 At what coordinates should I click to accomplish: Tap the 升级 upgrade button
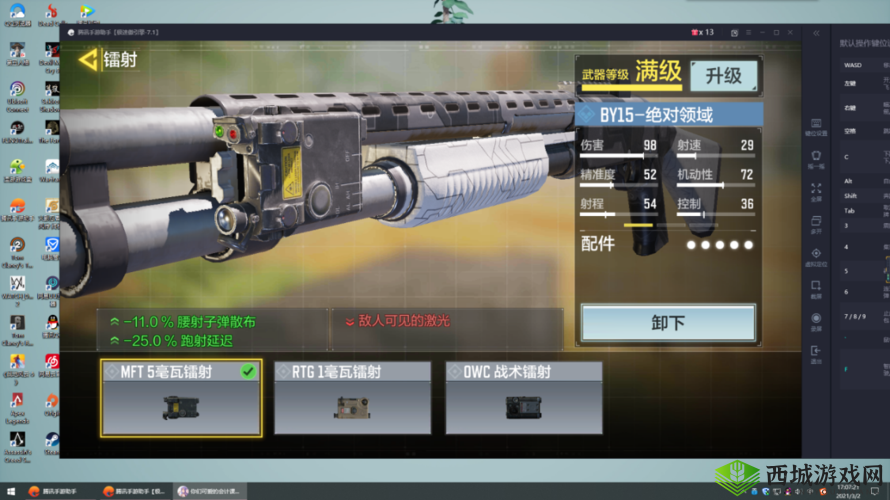(723, 75)
